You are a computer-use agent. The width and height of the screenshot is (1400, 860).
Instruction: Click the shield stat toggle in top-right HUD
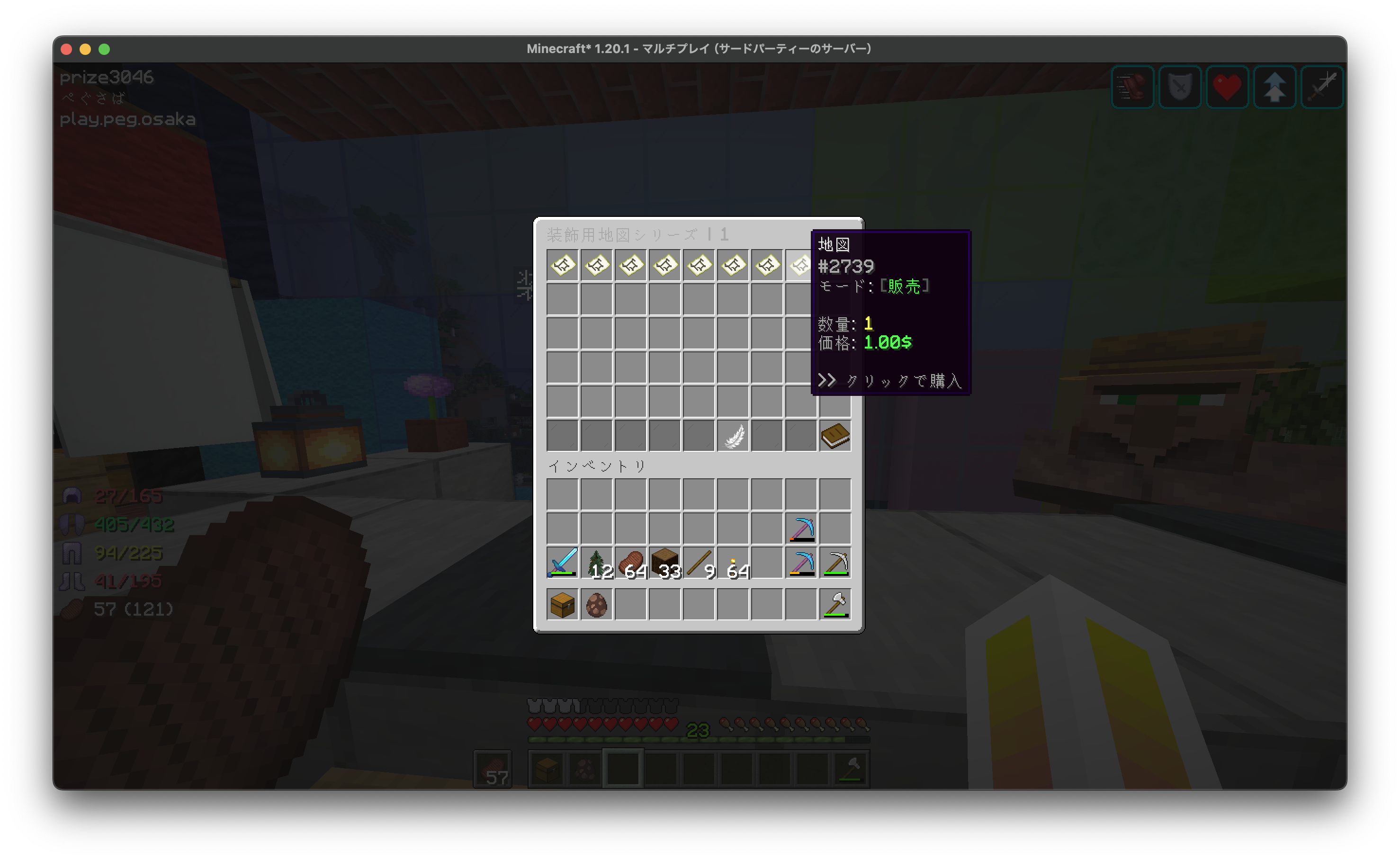pos(1180,87)
